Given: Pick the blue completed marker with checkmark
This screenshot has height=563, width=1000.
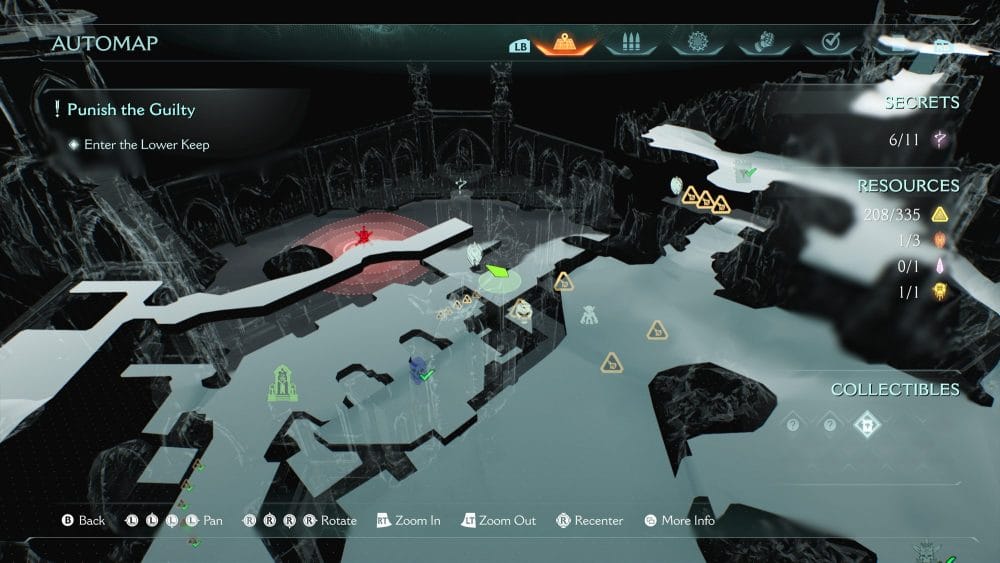Looking at the screenshot, I should click(417, 369).
